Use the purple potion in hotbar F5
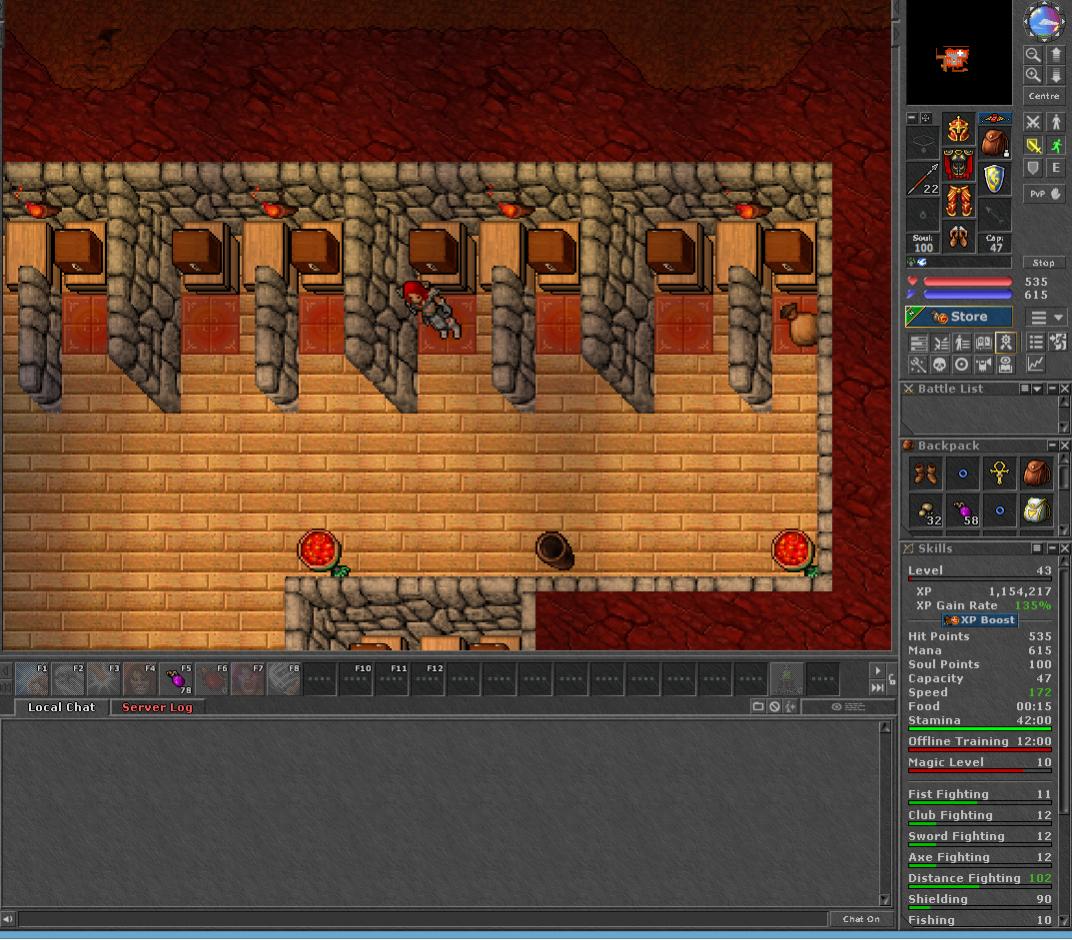 (176, 679)
